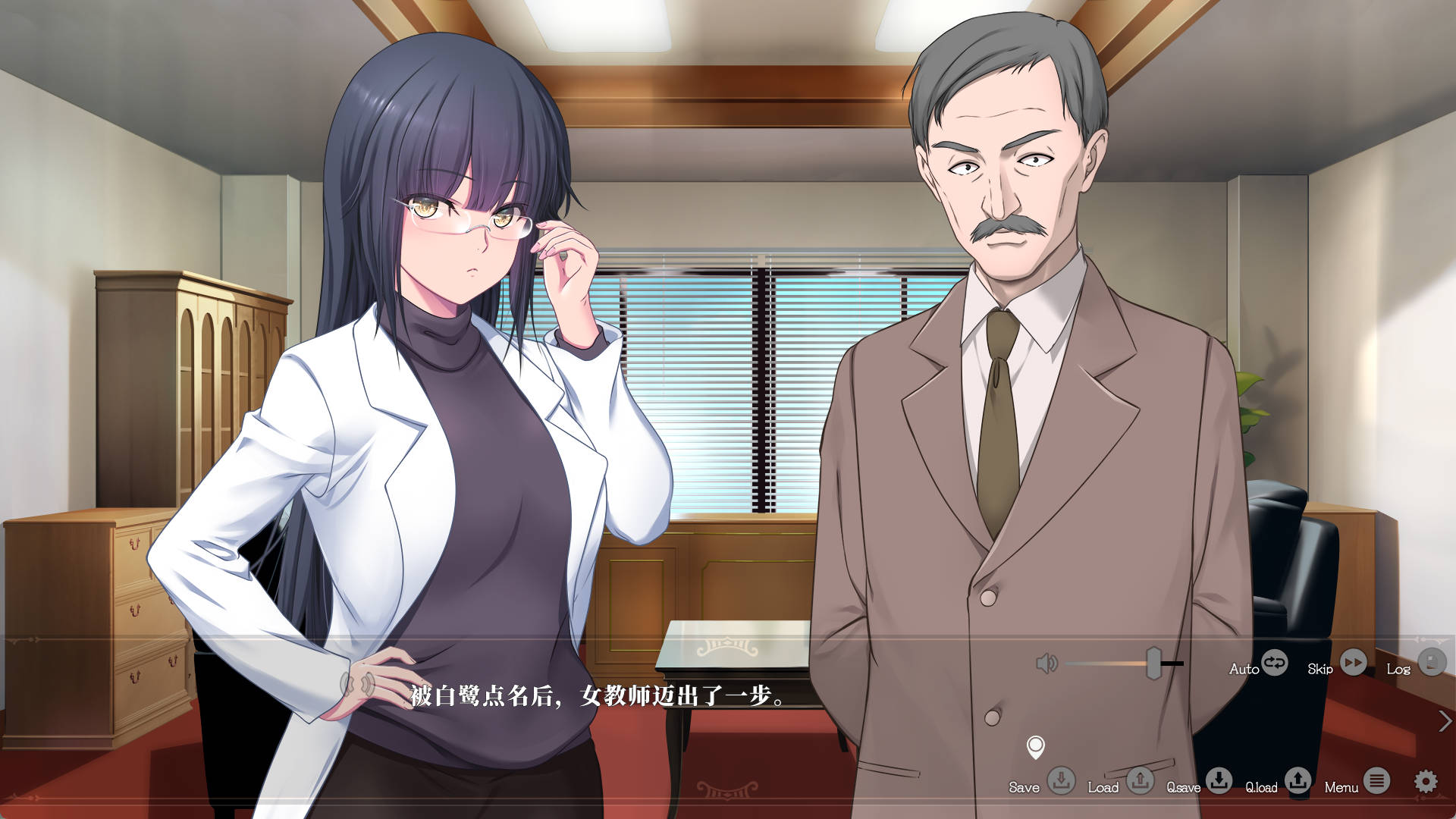Click the Save label to save progress
Image resolution: width=1456 pixels, height=819 pixels.
tap(1026, 788)
